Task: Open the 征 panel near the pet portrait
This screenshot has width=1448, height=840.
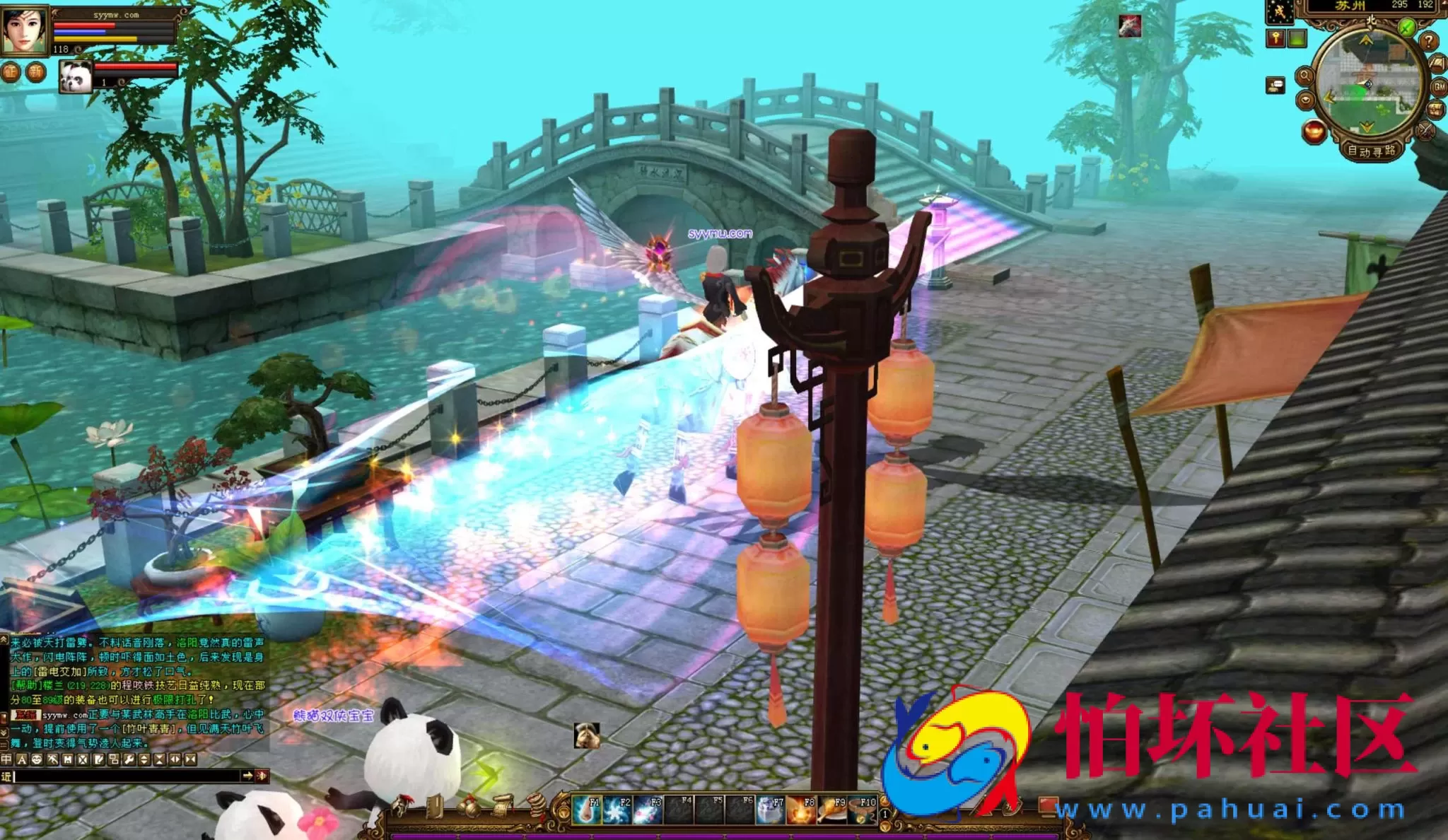Action: 10,71
